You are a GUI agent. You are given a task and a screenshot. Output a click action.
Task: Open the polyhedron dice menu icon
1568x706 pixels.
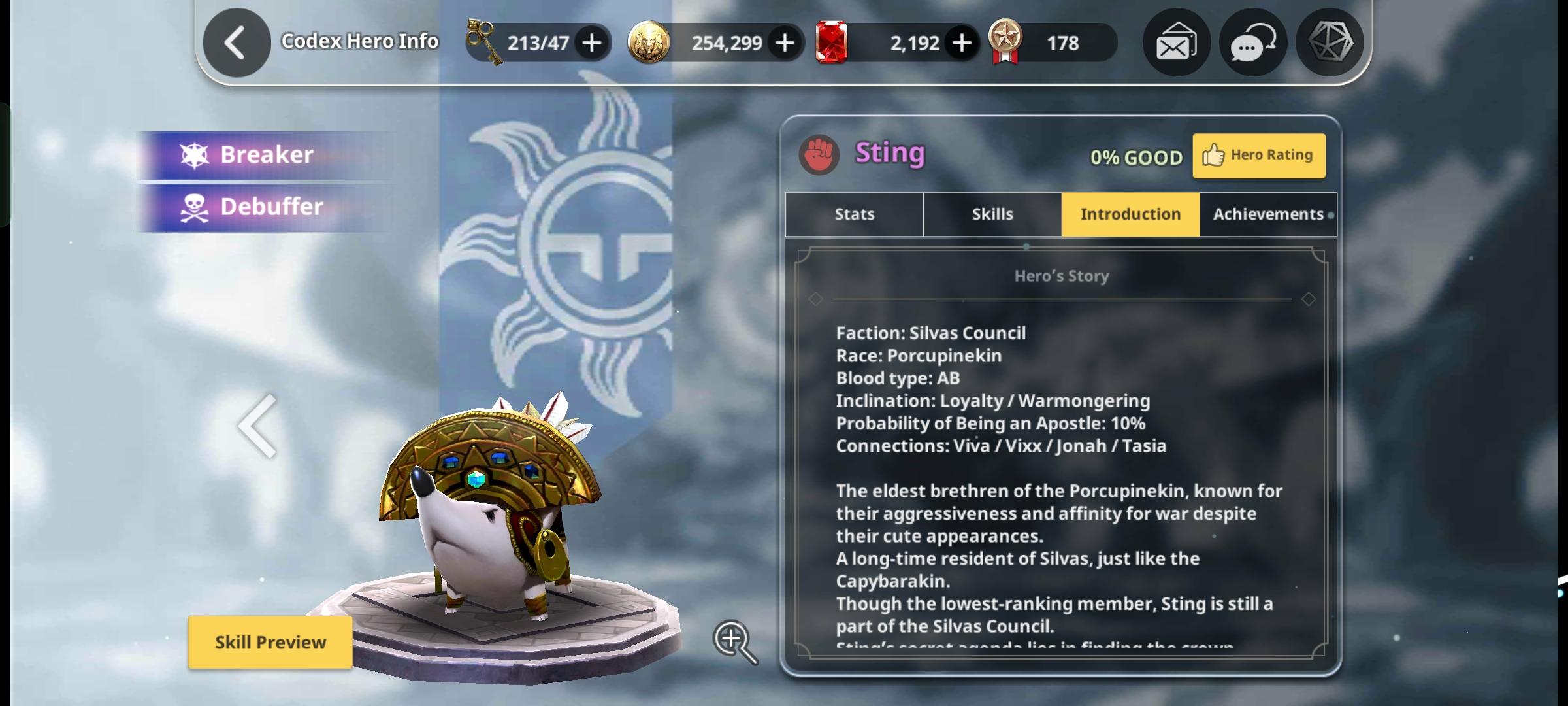(1330, 43)
